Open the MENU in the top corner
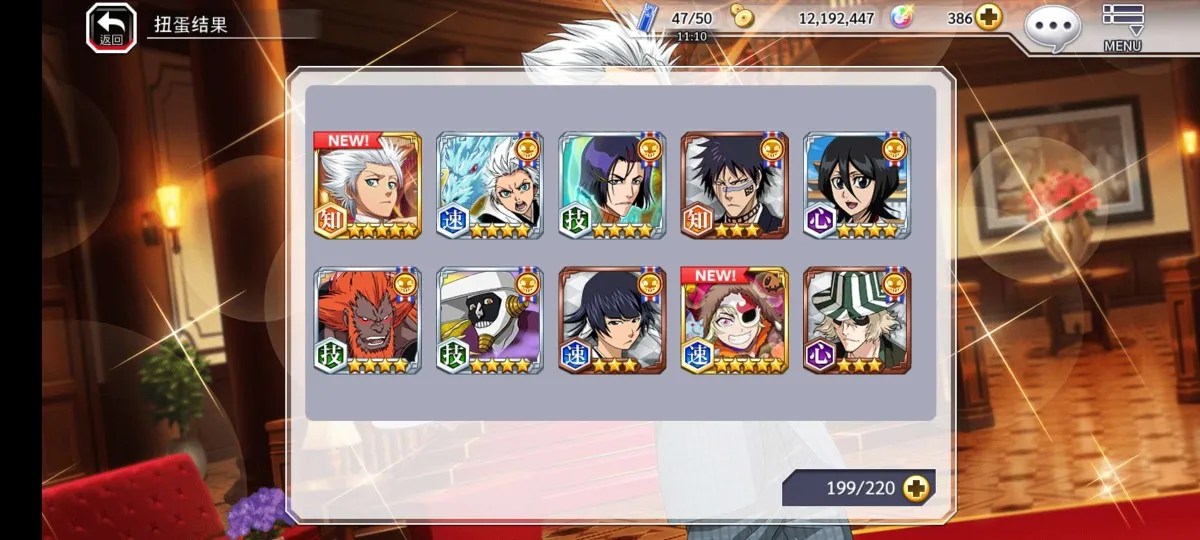1200x540 pixels. point(1122,26)
